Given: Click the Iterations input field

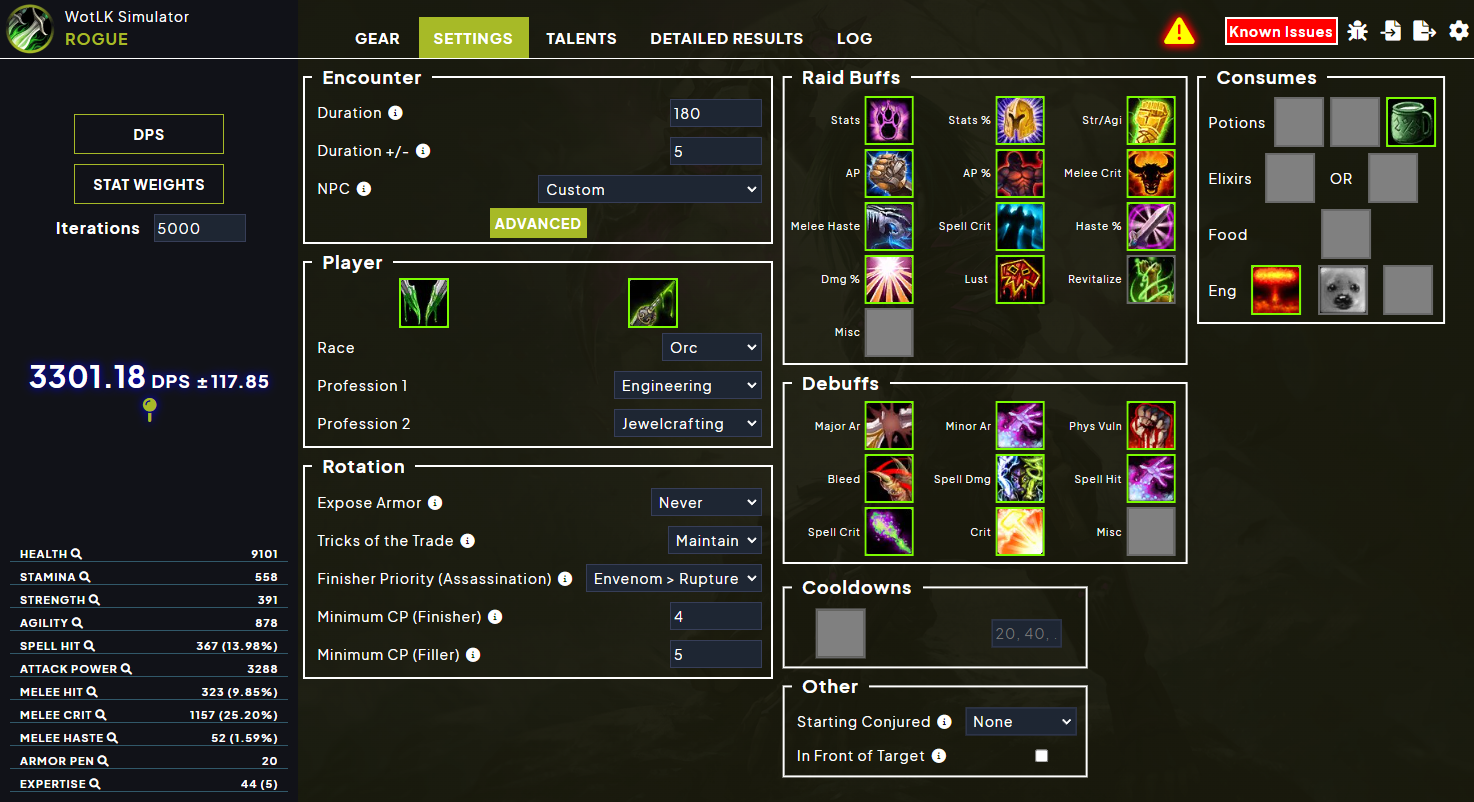Looking at the screenshot, I should pos(199,228).
